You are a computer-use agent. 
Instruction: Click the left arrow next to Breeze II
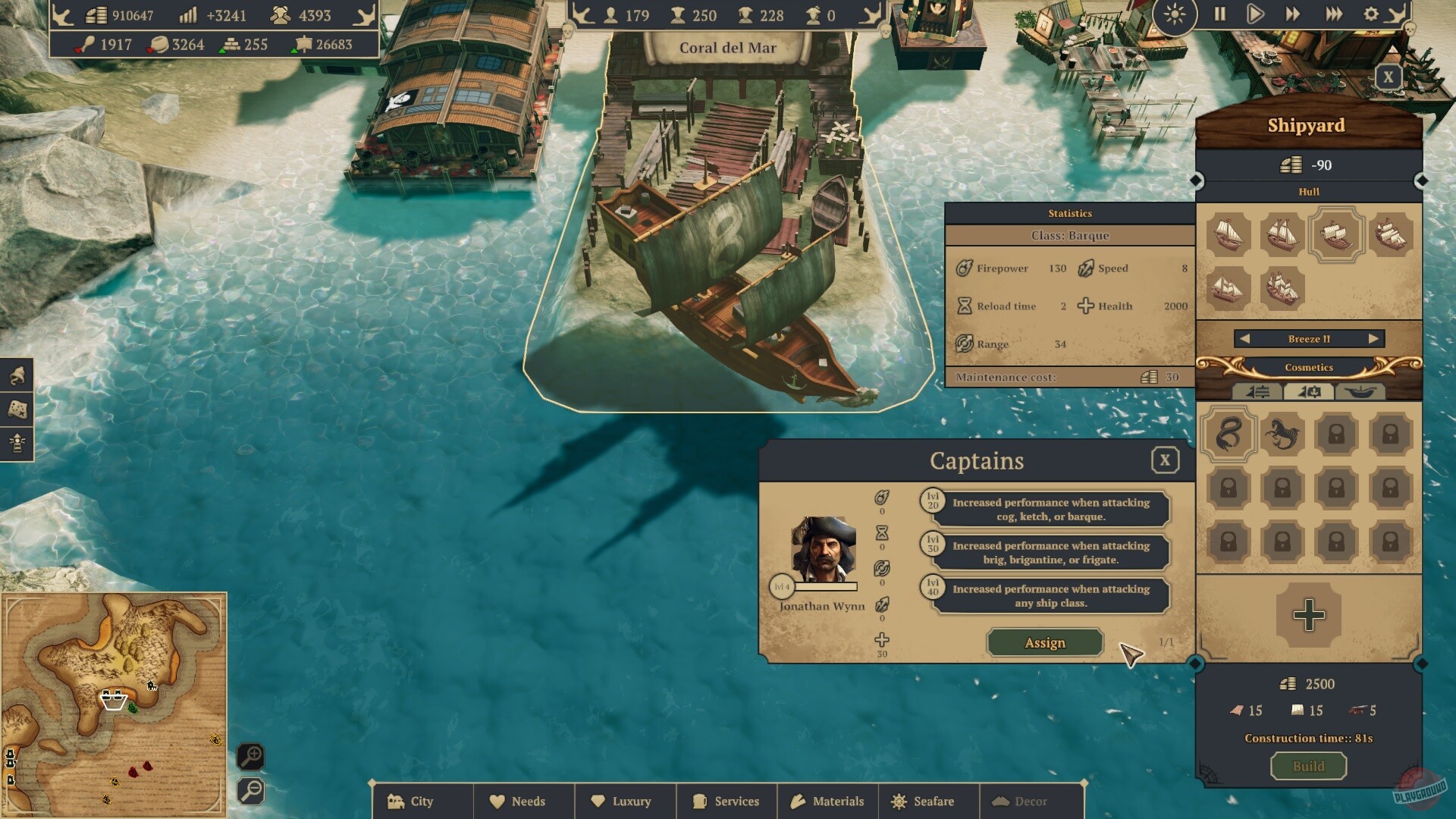tap(1245, 339)
